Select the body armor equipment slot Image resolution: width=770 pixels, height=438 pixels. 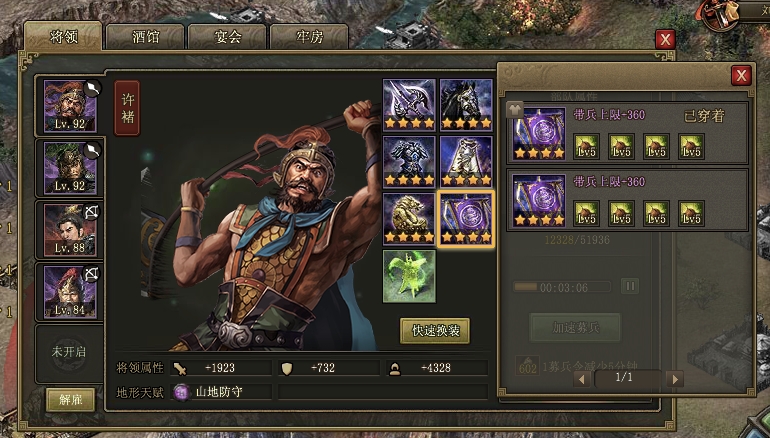pyautogui.click(x=408, y=161)
